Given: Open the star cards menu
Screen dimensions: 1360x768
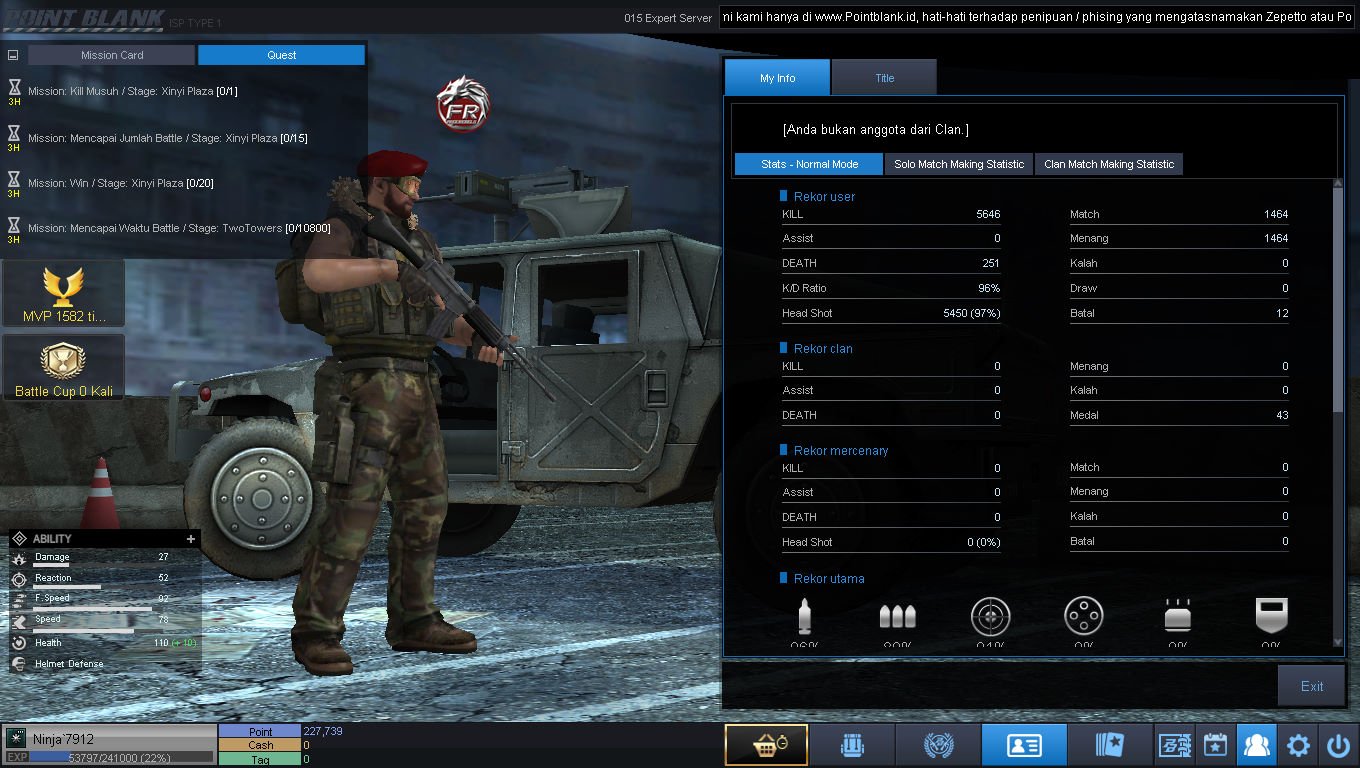Looking at the screenshot, I should pos(1110,745).
